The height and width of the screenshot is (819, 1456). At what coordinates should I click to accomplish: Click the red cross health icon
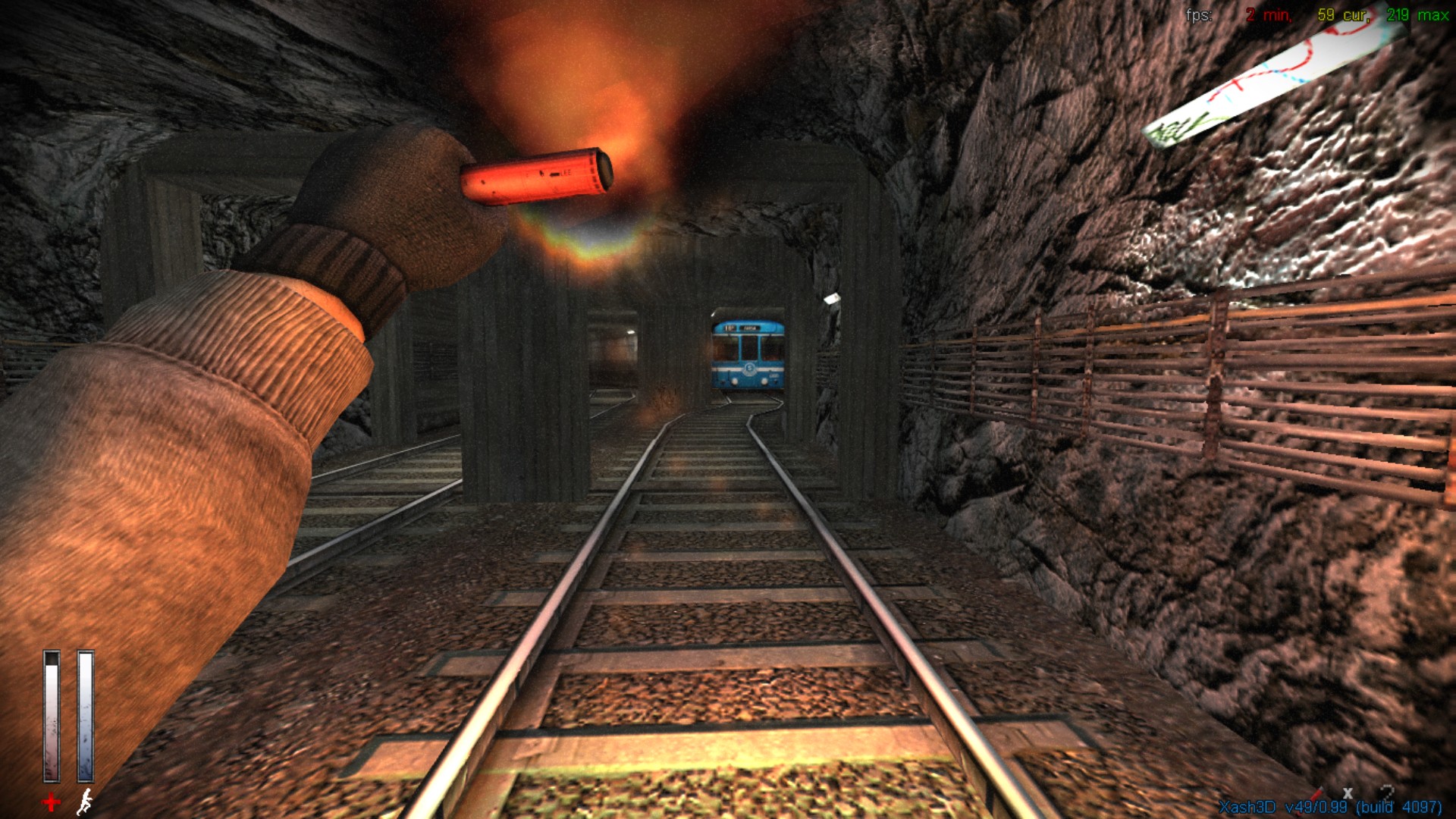tap(51, 802)
